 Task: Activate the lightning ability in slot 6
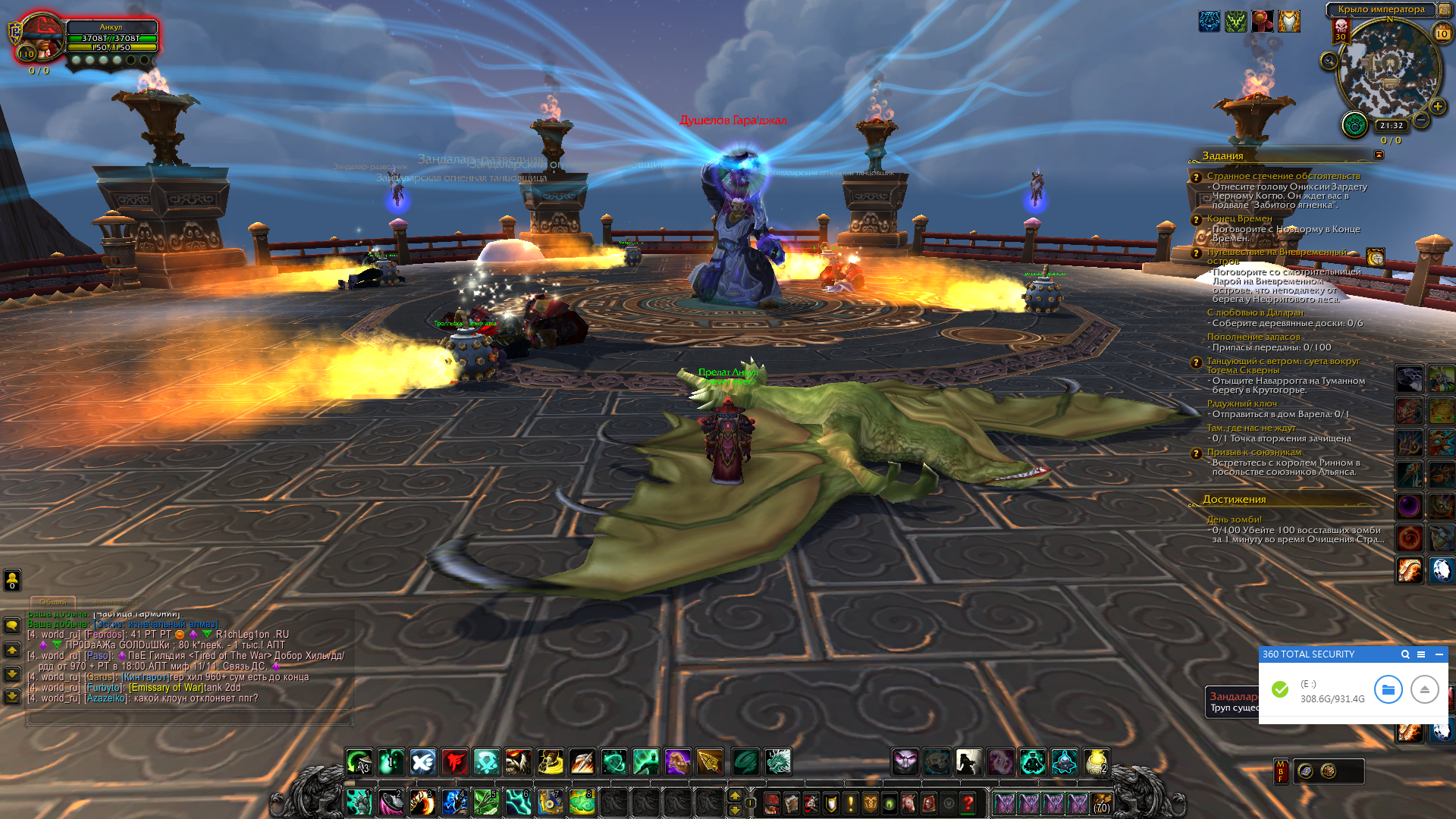pos(518,802)
